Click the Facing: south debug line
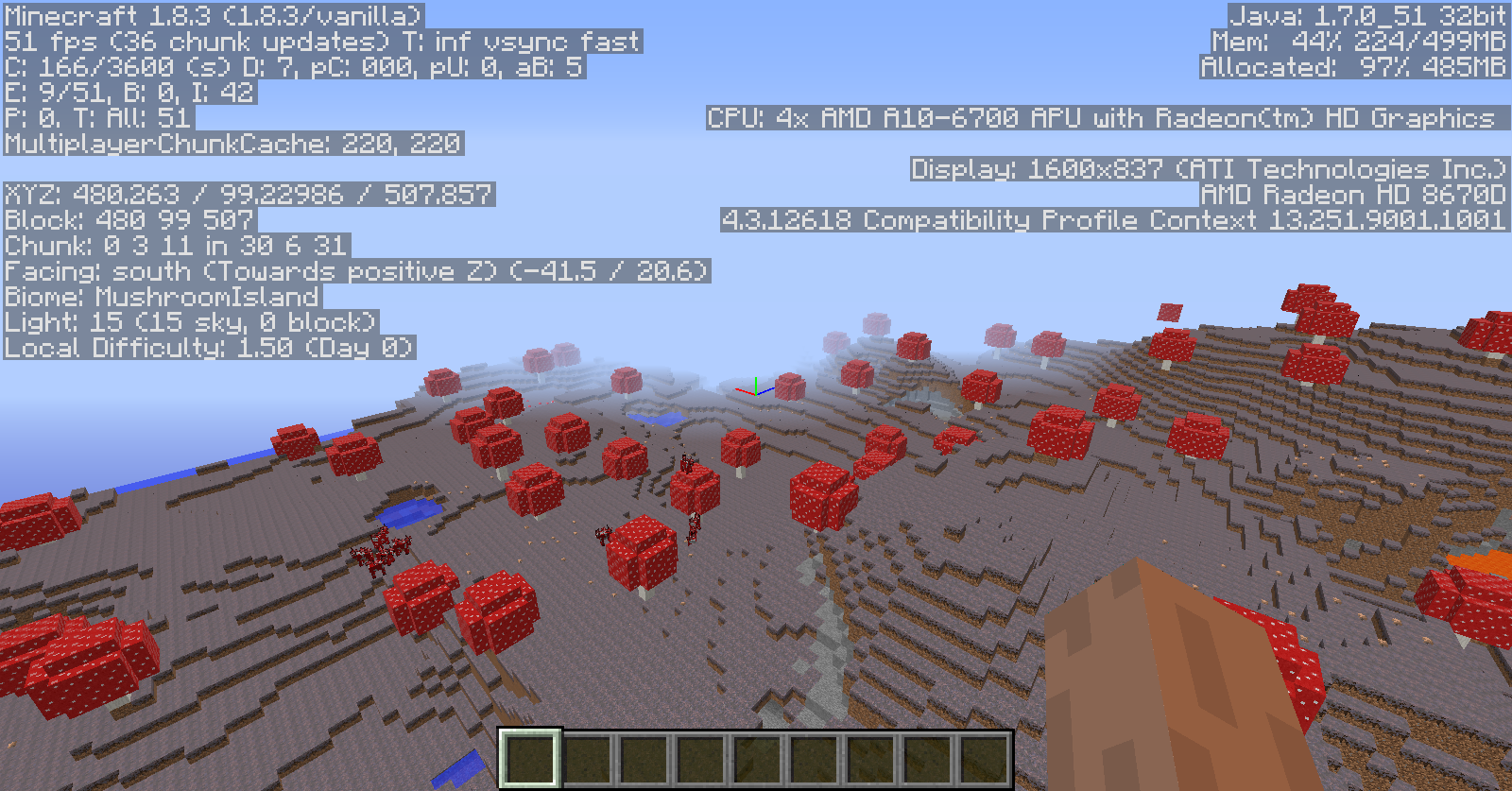Screen dimensions: 1512x791 (x=354, y=270)
